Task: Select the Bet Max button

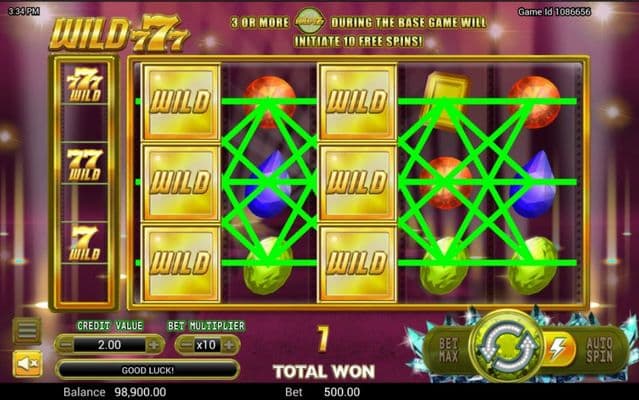Action: (x=446, y=347)
